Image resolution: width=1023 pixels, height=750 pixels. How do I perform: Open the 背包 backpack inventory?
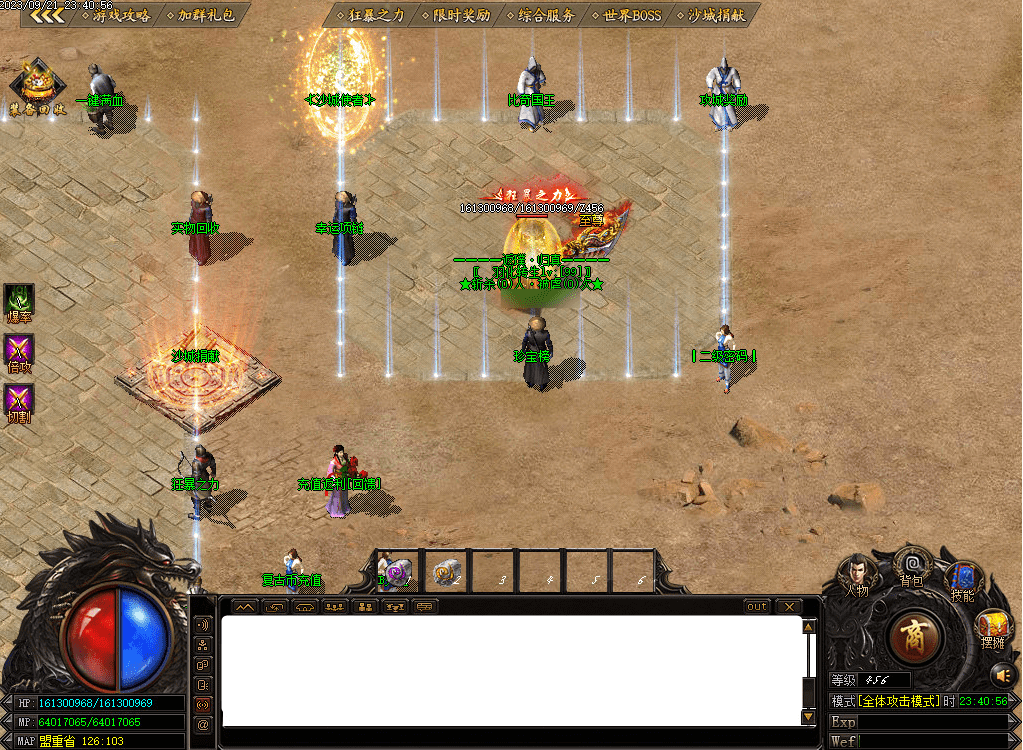(x=911, y=566)
